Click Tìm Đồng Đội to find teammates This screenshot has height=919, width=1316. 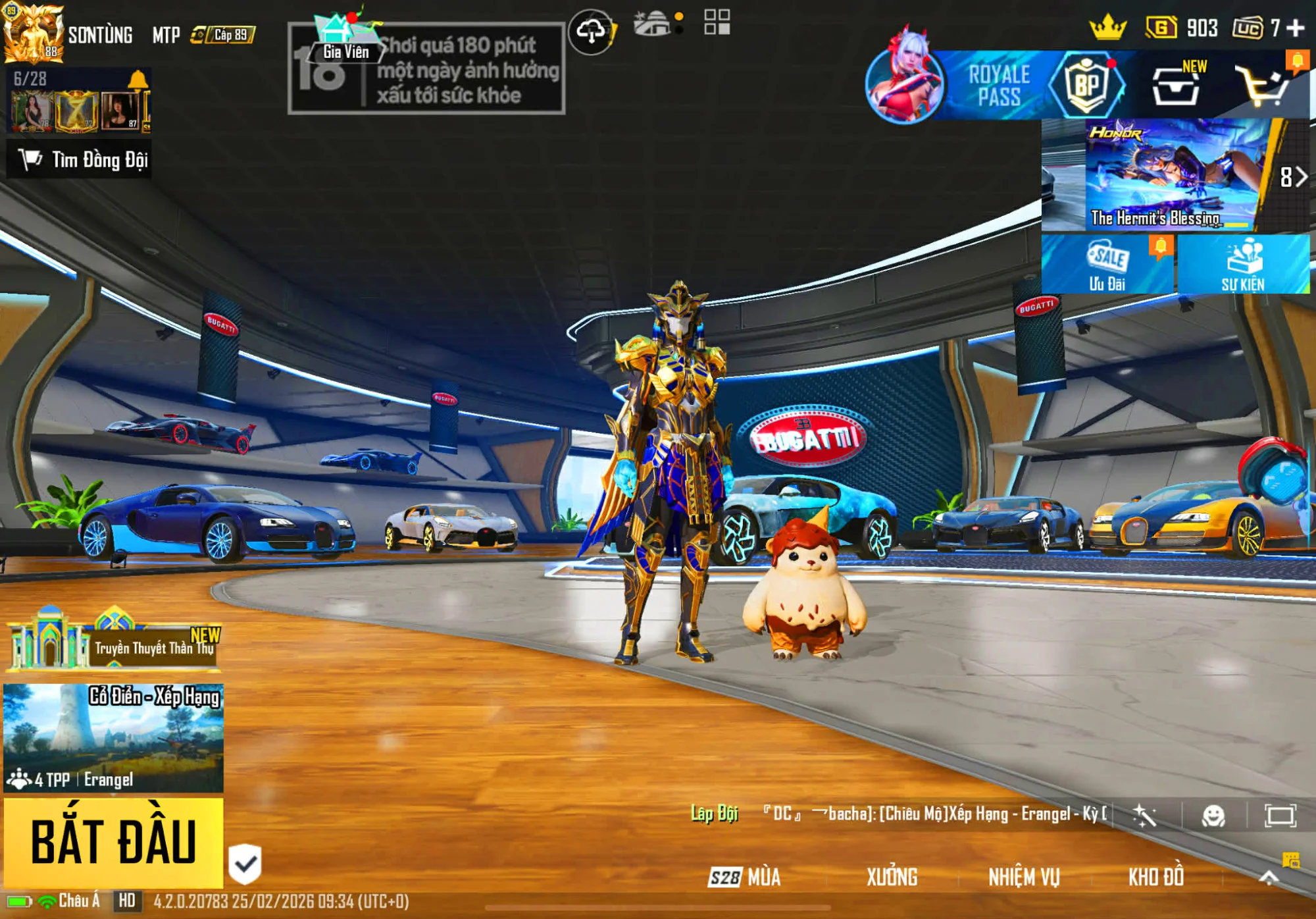coord(80,159)
